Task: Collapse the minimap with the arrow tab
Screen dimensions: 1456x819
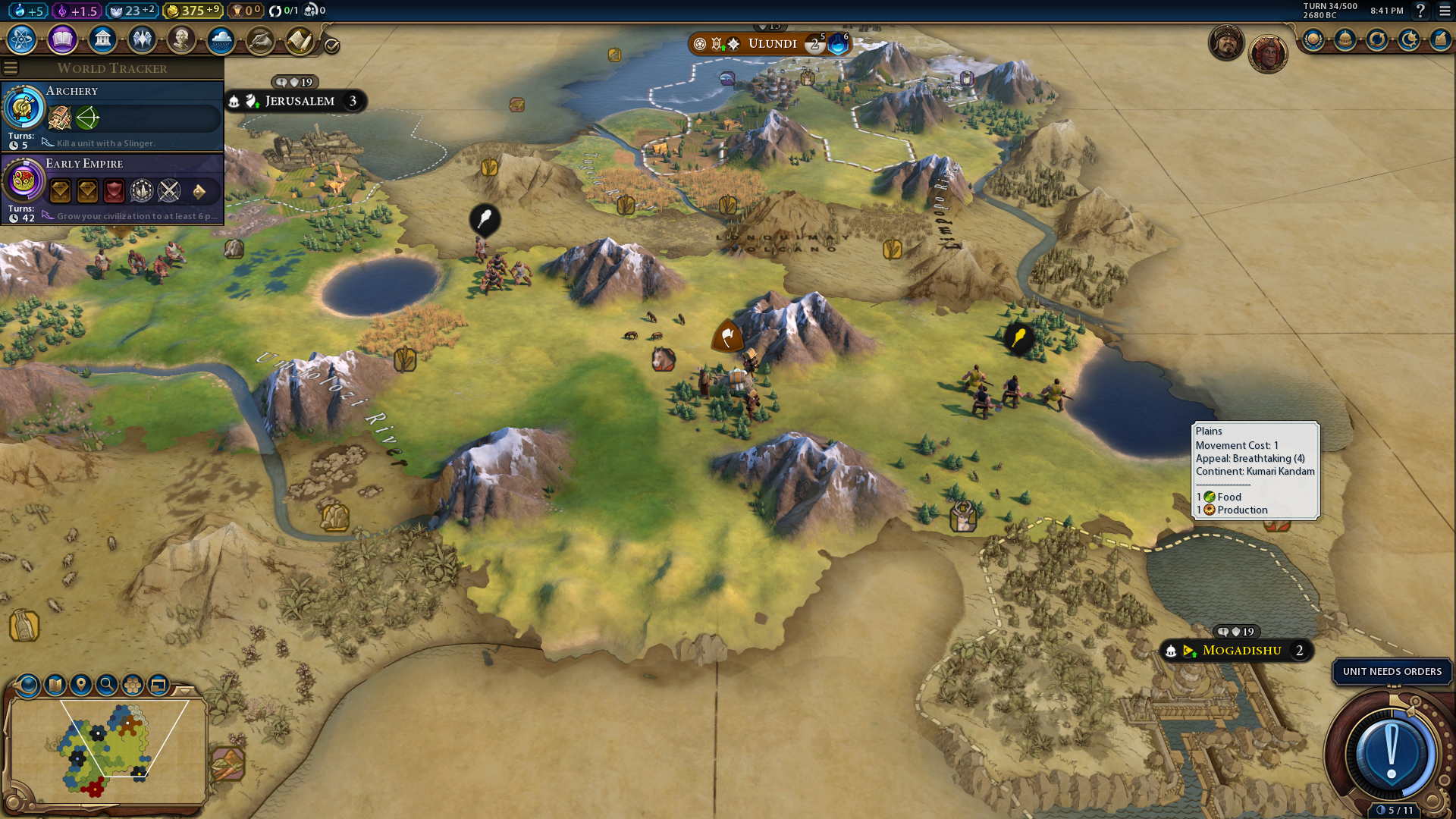Action: click(x=185, y=690)
